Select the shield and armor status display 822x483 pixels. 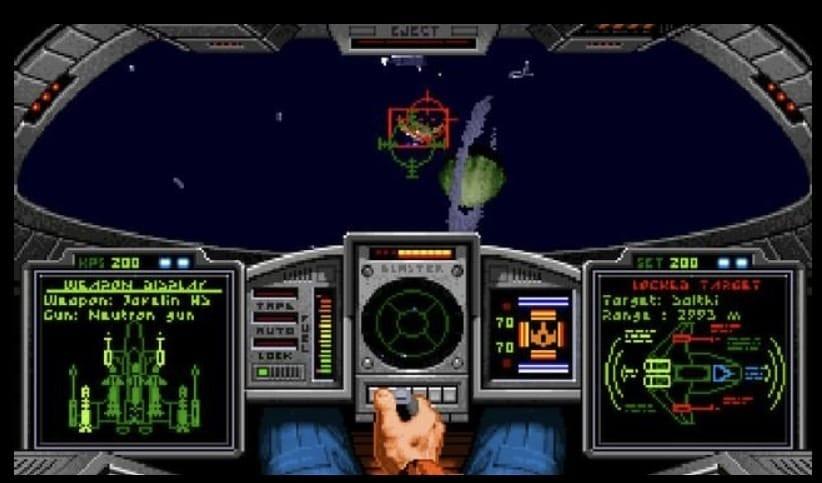(x=532, y=333)
